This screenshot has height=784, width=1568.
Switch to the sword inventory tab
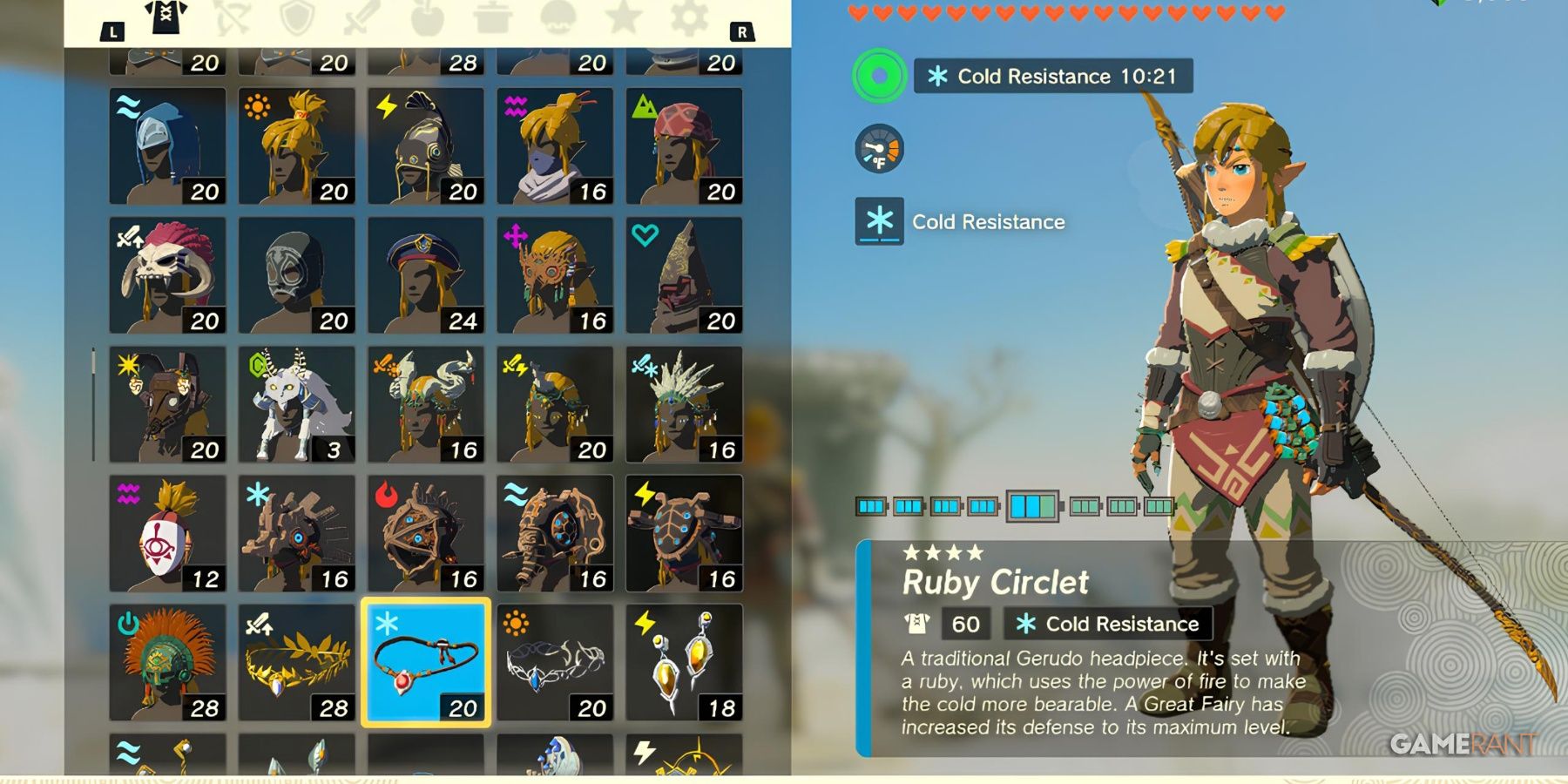click(x=362, y=16)
